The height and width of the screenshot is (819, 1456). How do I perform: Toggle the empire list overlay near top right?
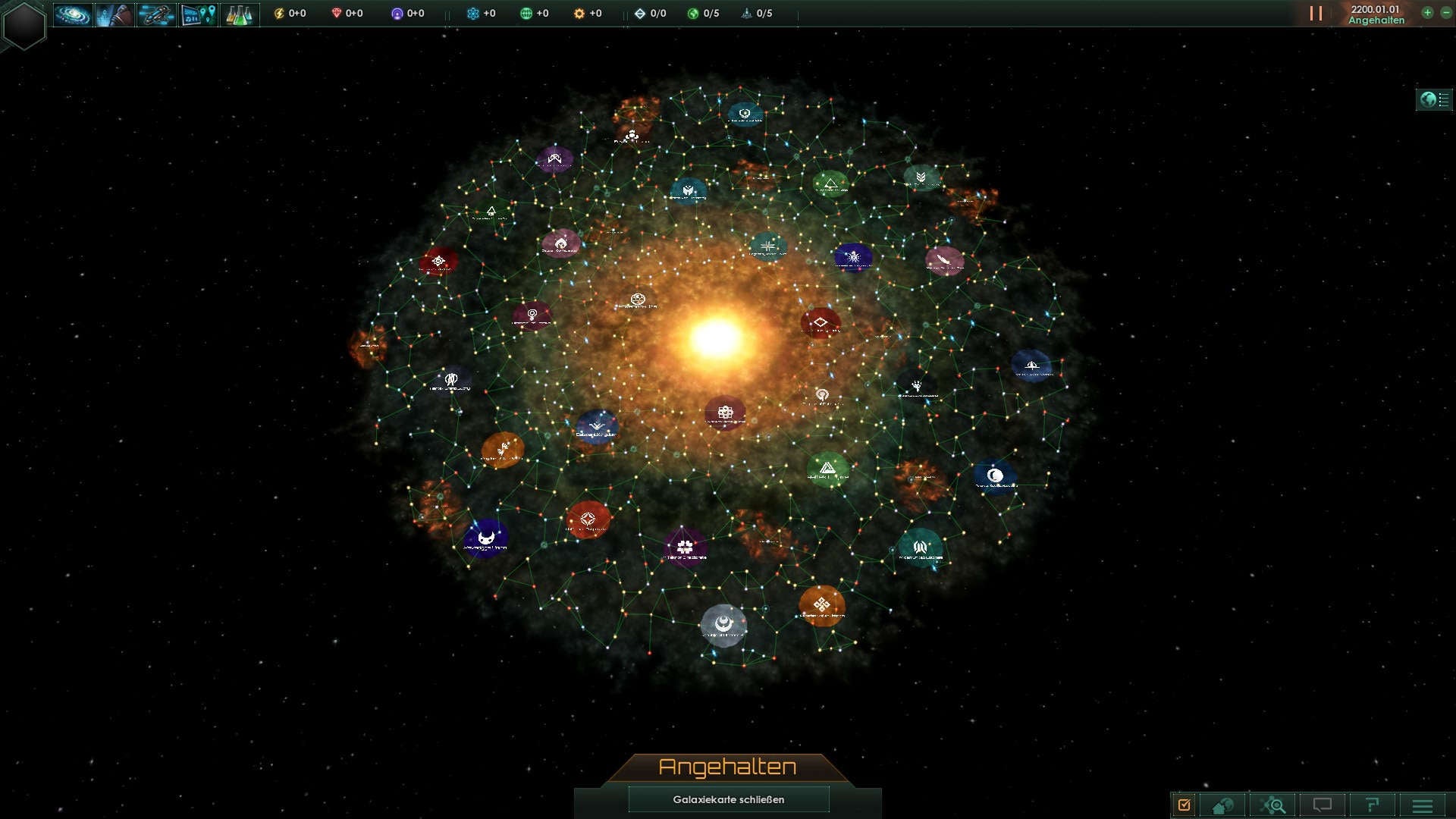[x=1432, y=99]
